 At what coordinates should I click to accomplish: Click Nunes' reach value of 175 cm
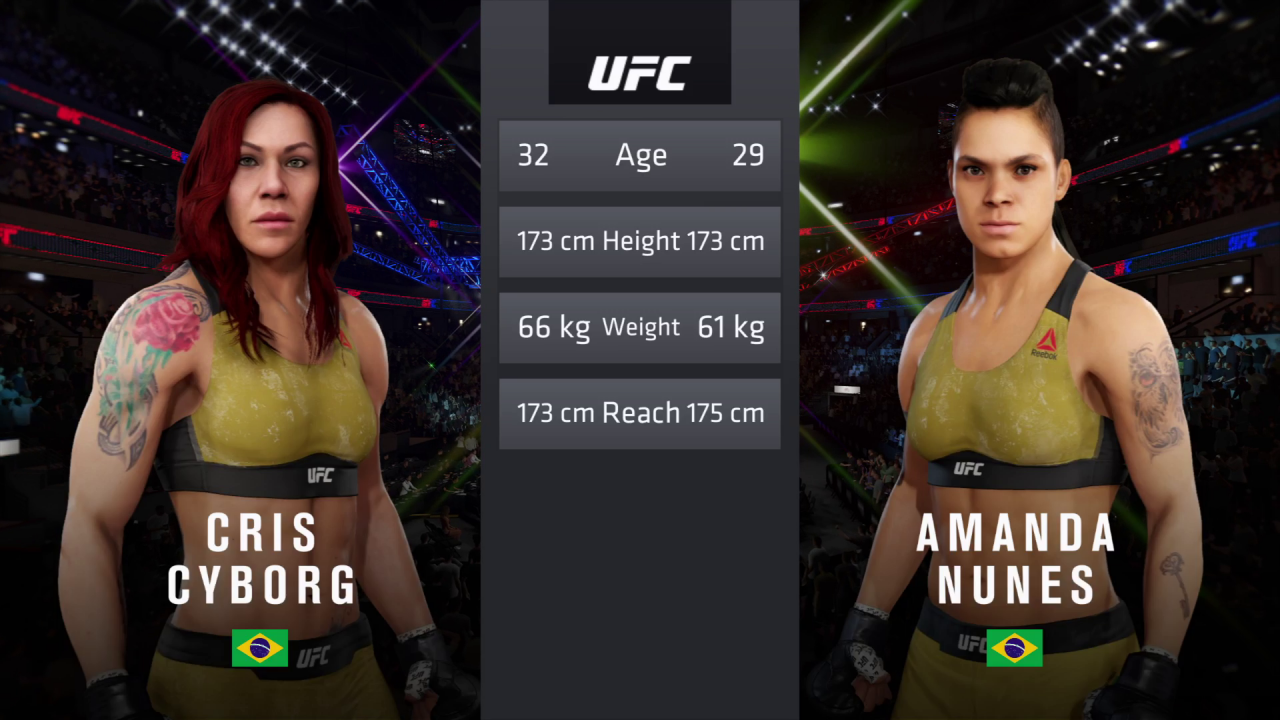[729, 413]
